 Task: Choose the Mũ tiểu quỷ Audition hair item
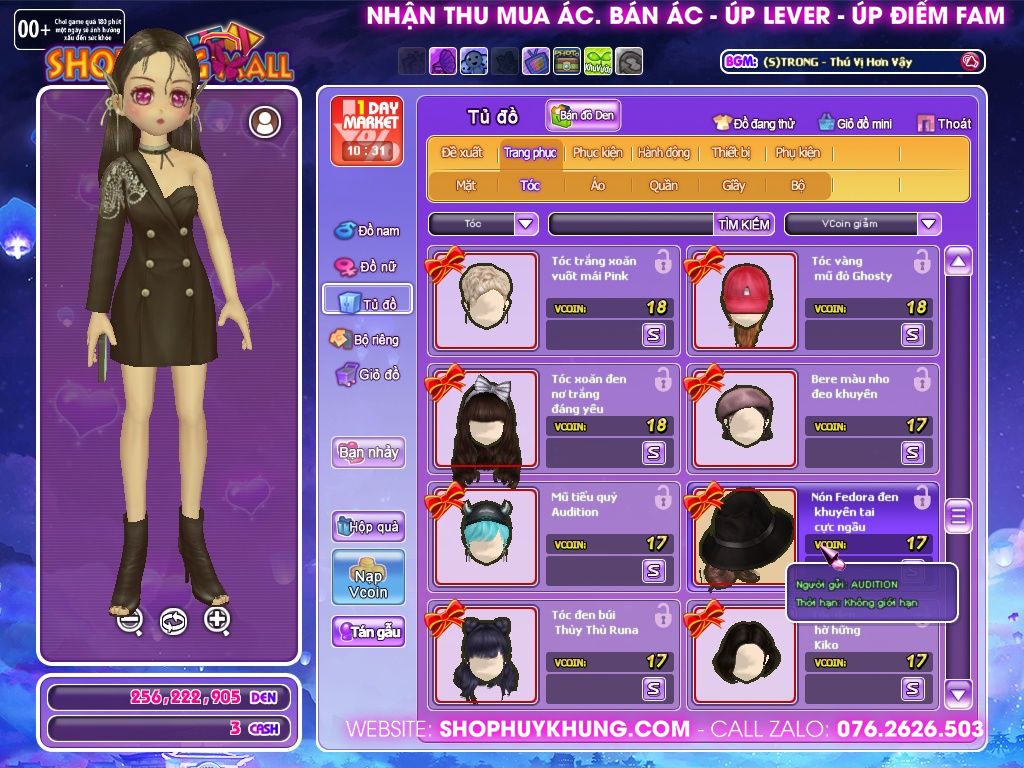(486, 537)
